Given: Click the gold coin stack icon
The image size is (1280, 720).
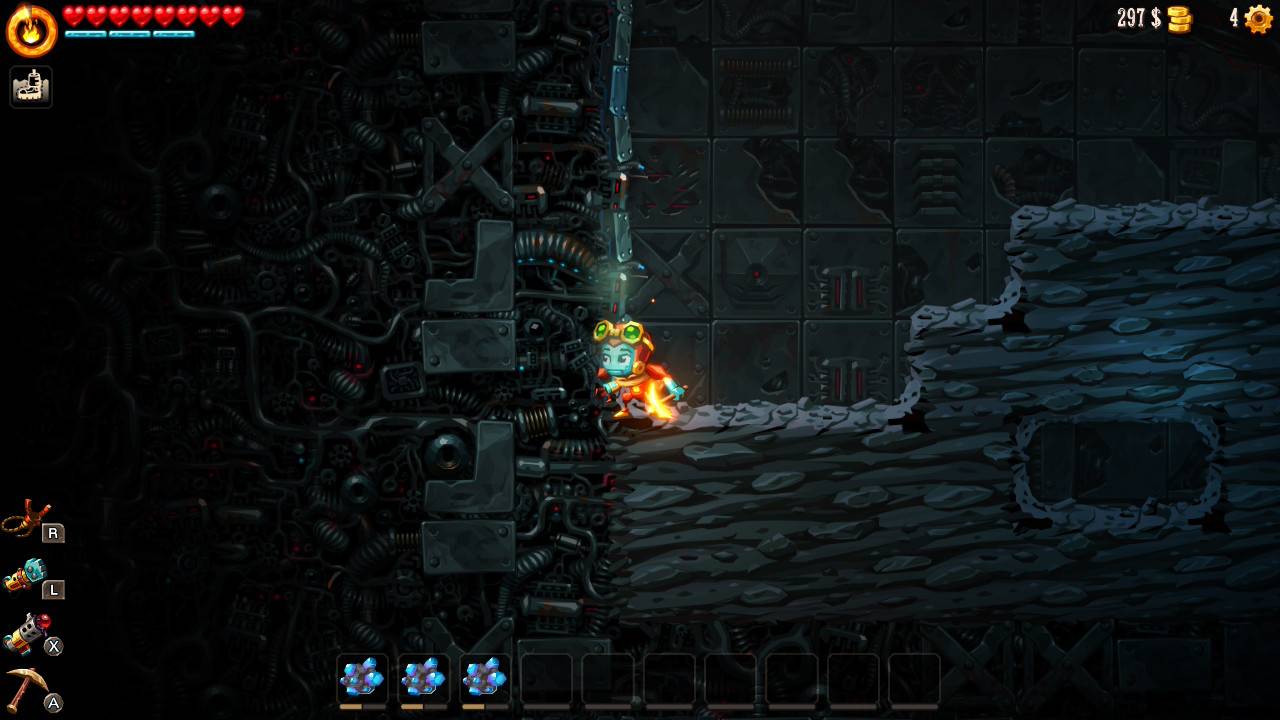Looking at the screenshot, I should pos(1180,19).
